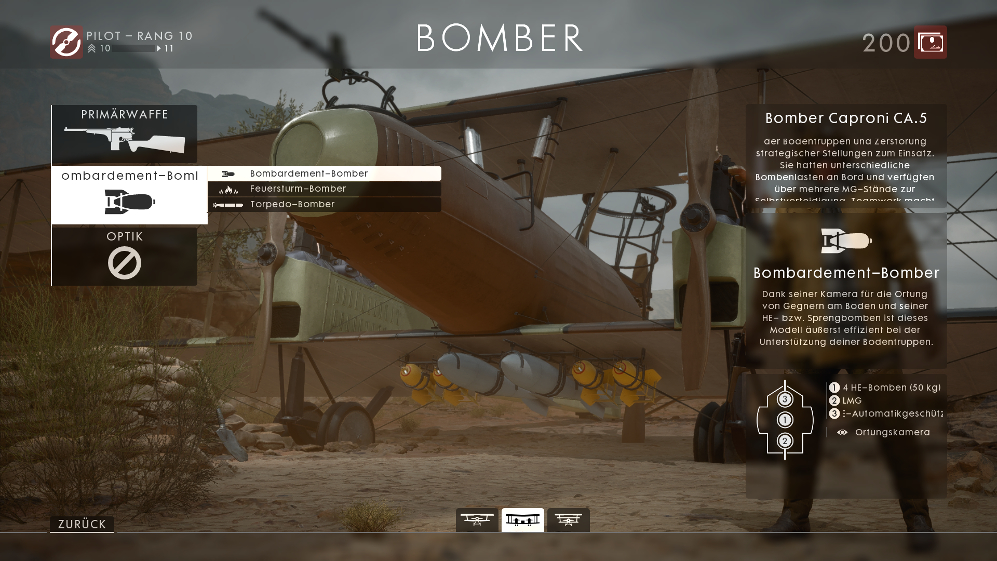The width and height of the screenshot is (997, 561).
Task: Switch to the triplane tab
Action: [x=568, y=520]
